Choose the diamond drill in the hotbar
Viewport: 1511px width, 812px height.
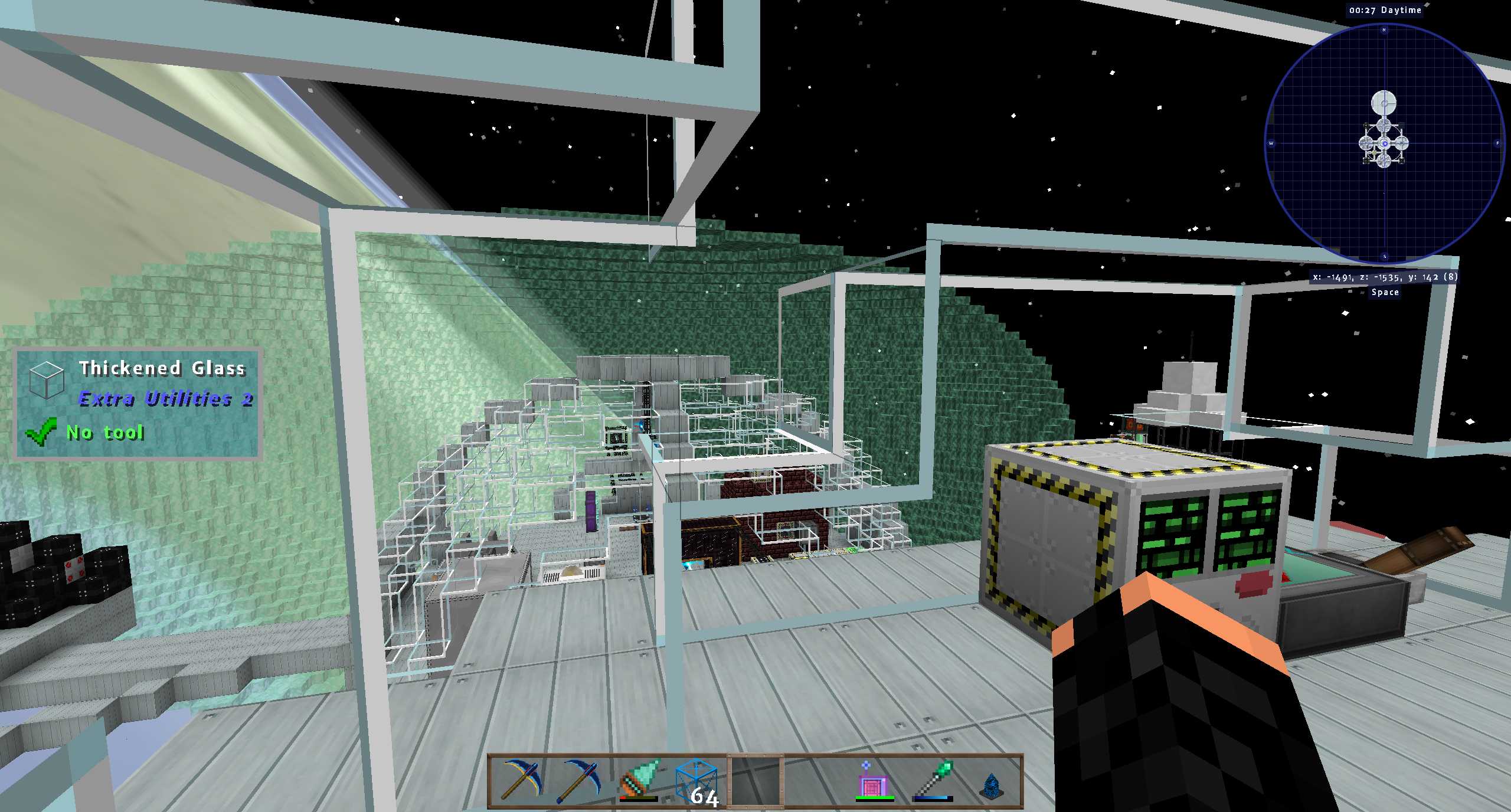coord(638,781)
